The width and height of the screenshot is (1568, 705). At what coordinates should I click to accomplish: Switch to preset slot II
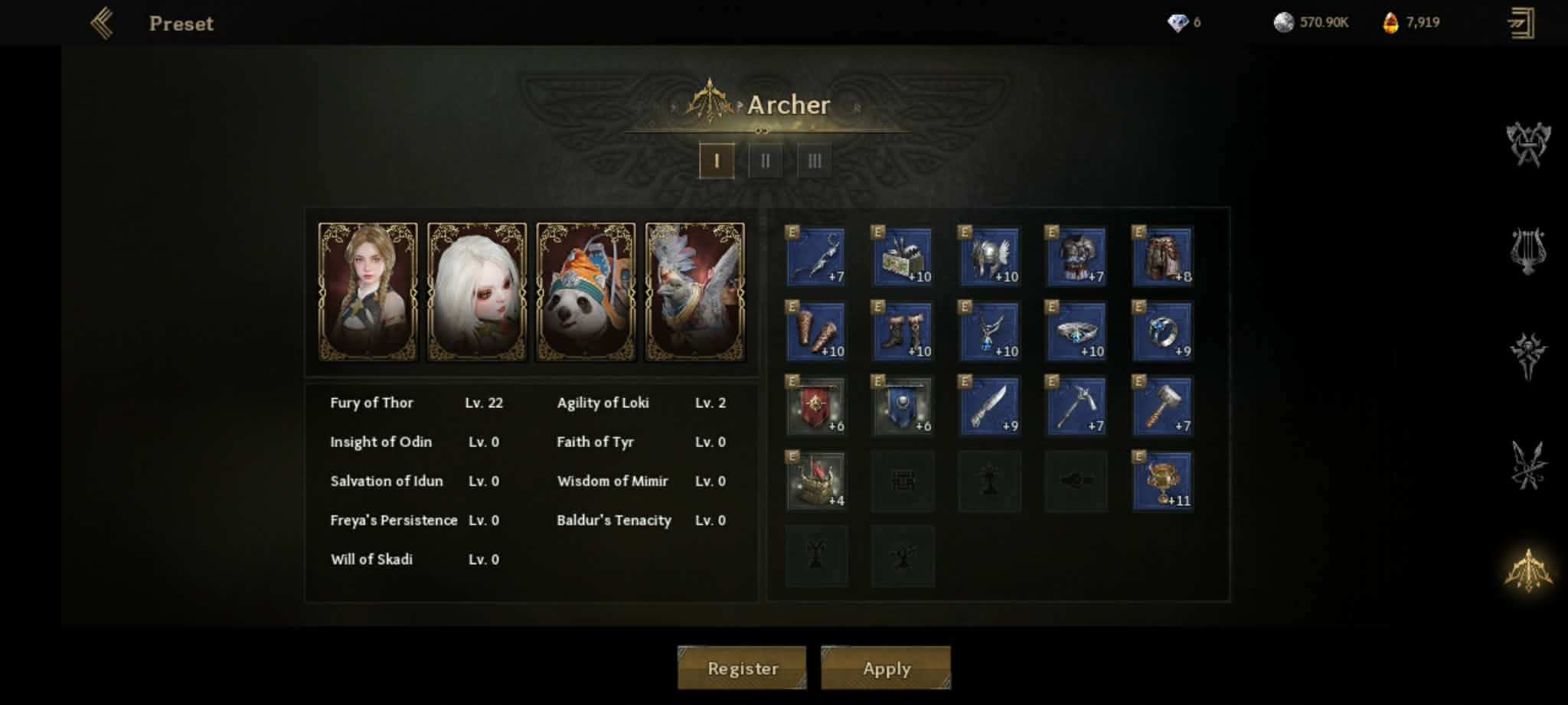765,161
